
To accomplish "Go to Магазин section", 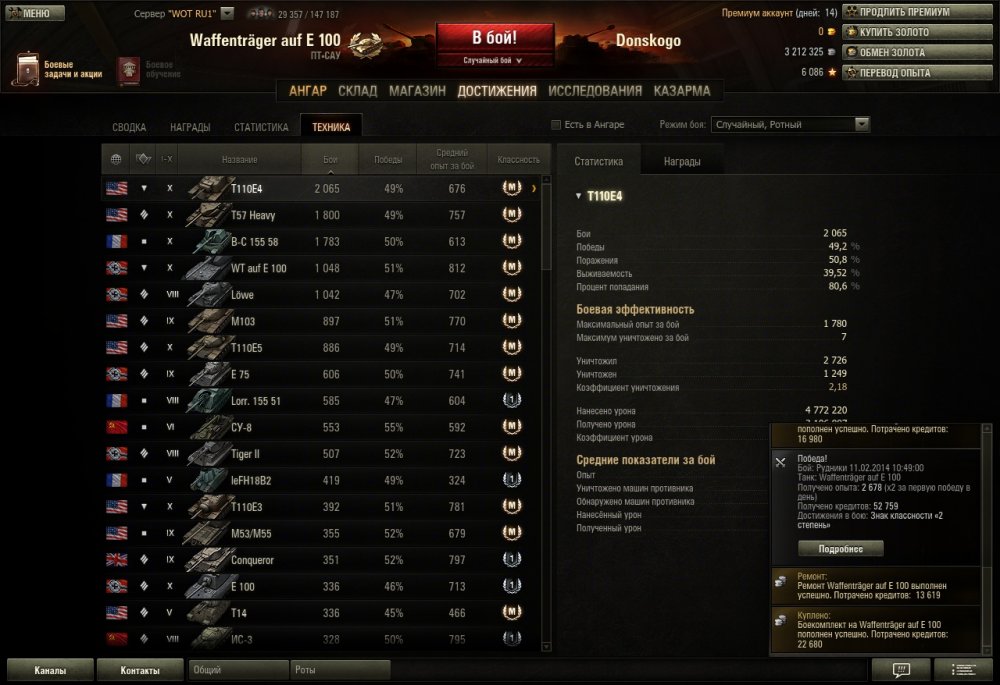I will tap(417, 91).
